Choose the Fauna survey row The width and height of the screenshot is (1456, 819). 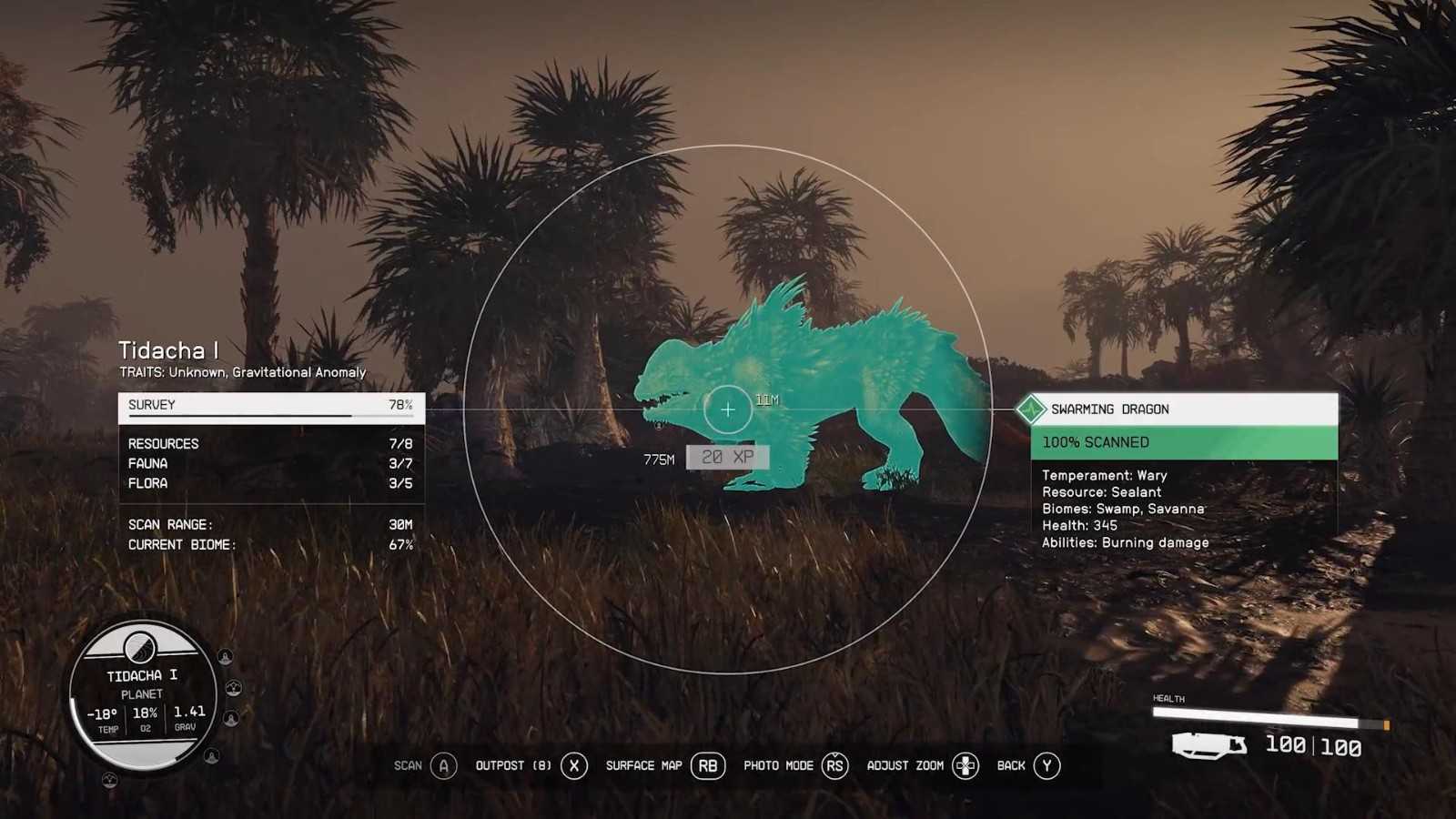point(270,464)
